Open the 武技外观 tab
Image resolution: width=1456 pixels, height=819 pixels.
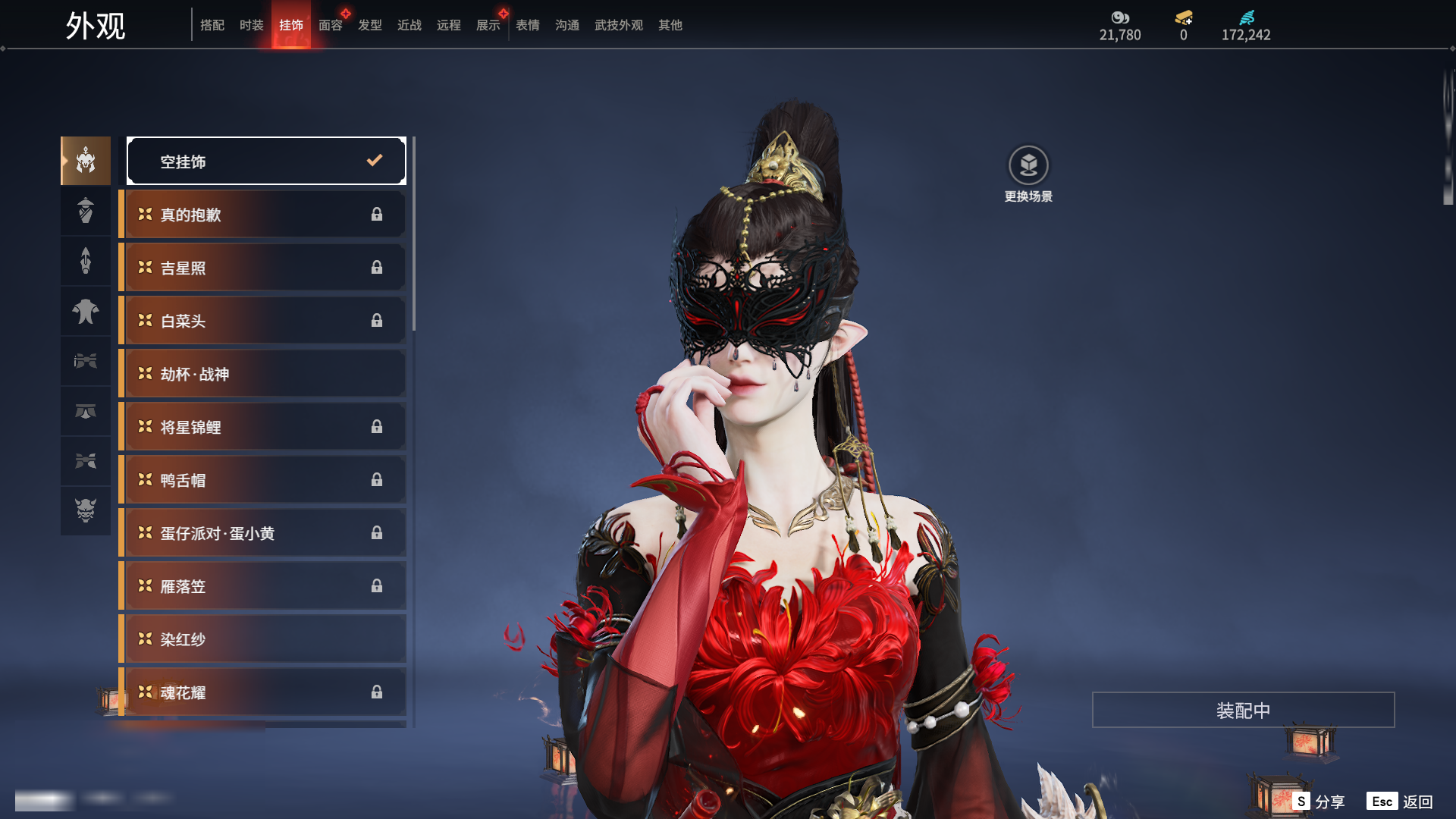619,25
